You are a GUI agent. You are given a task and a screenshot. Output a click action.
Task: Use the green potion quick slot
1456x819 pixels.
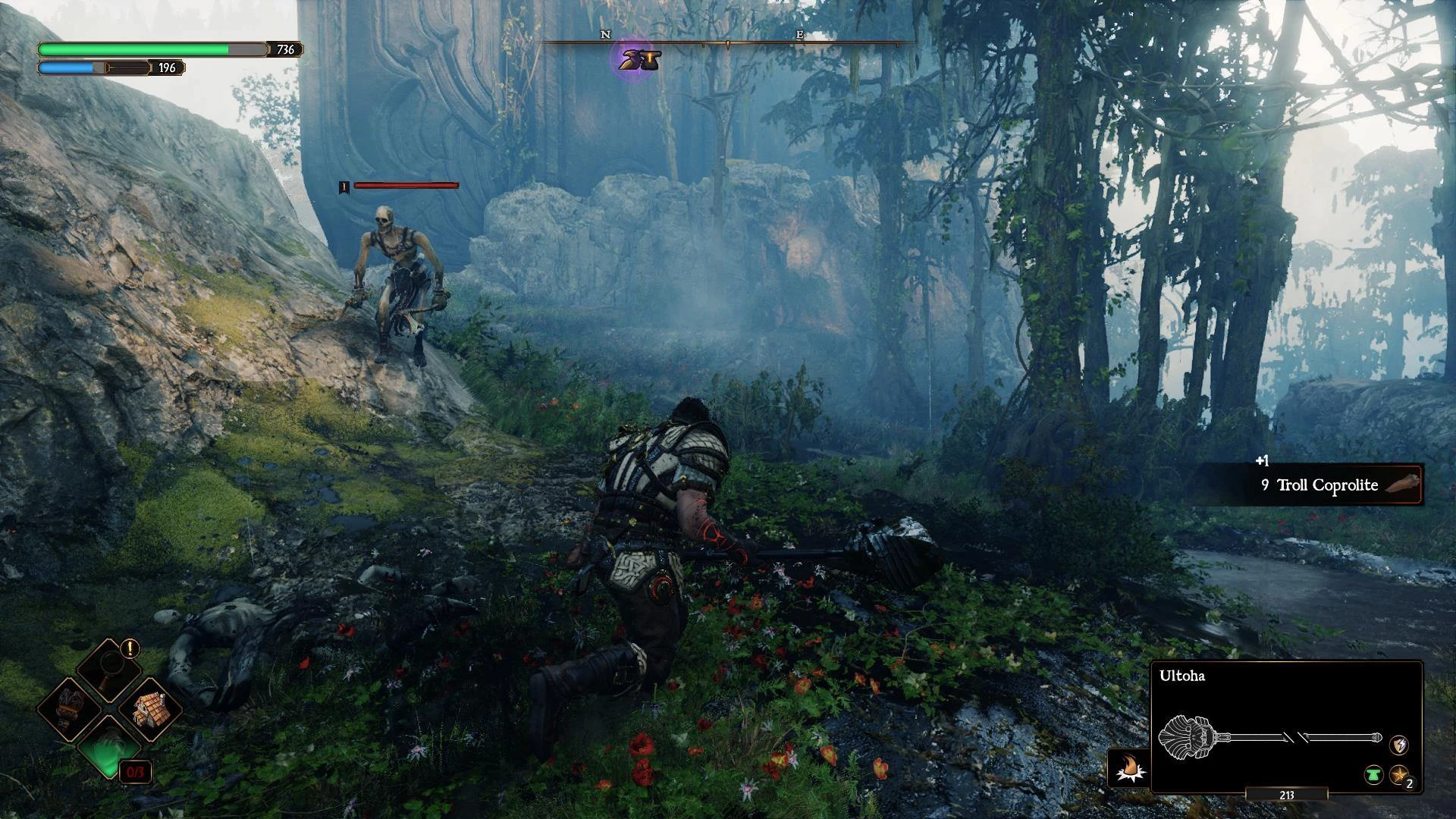108,751
